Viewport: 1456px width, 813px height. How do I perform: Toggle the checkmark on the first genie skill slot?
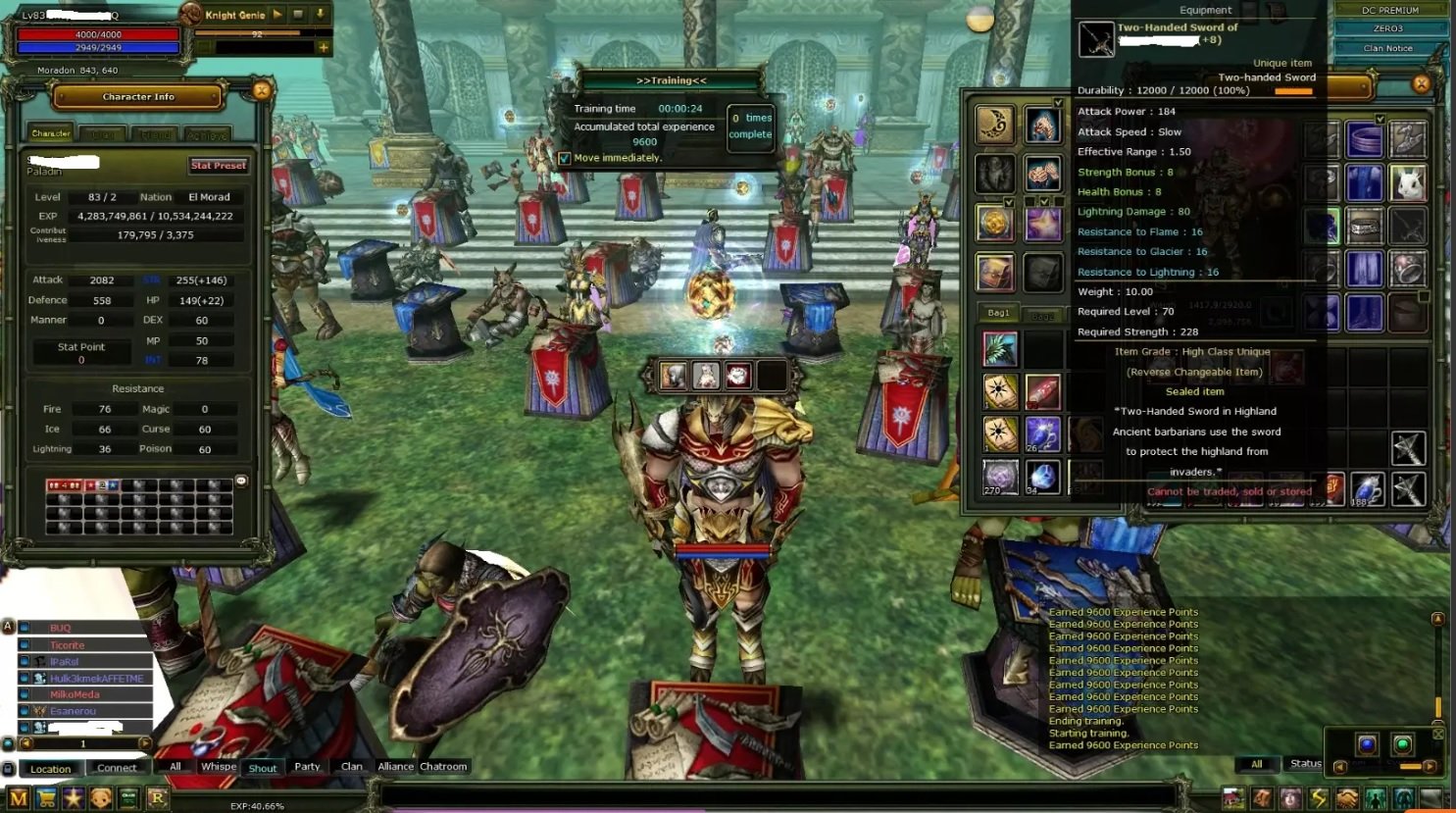[1059, 102]
